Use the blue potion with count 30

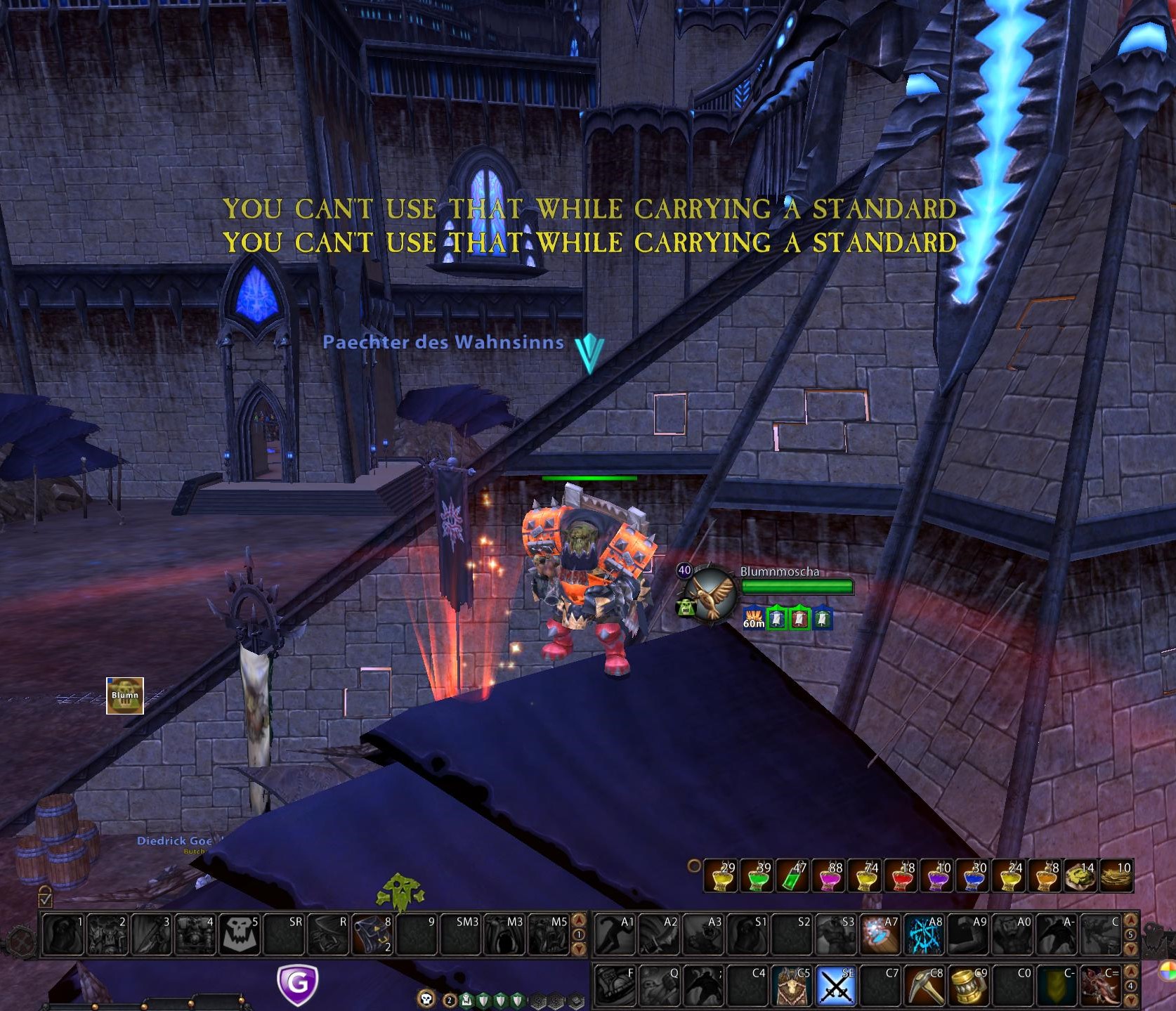[x=972, y=876]
